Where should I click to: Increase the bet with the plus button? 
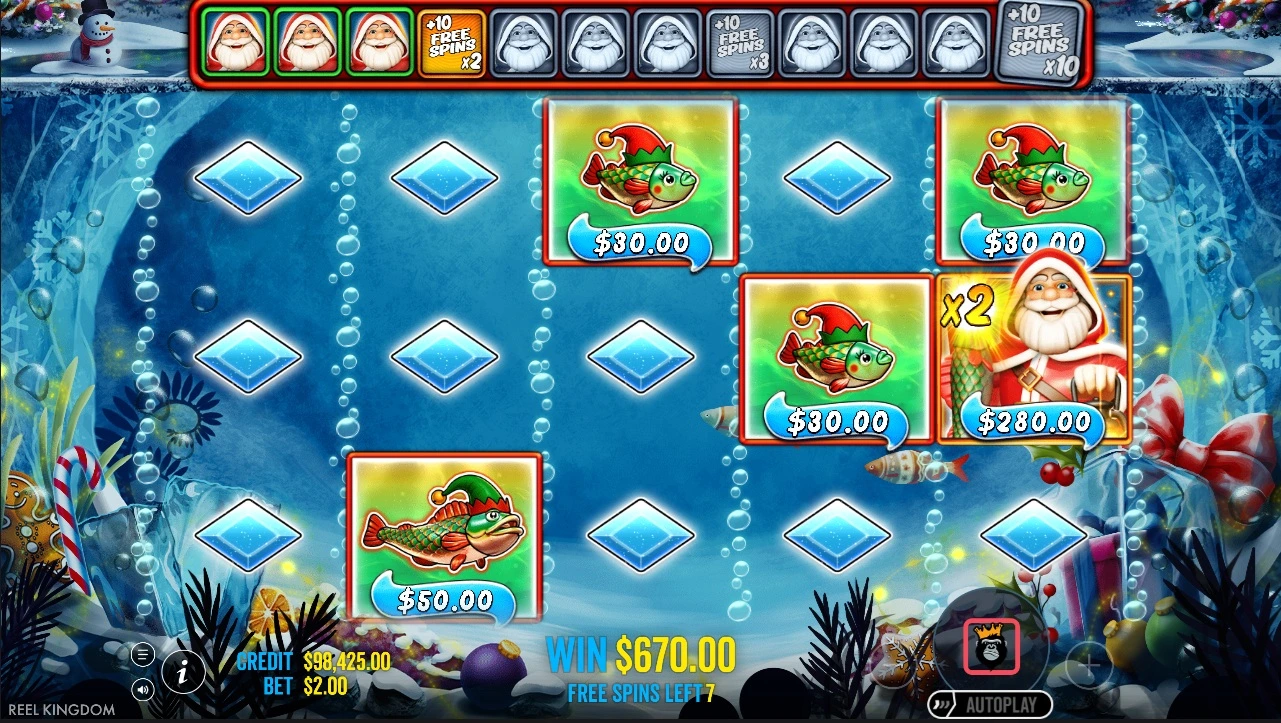pos(1089,665)
